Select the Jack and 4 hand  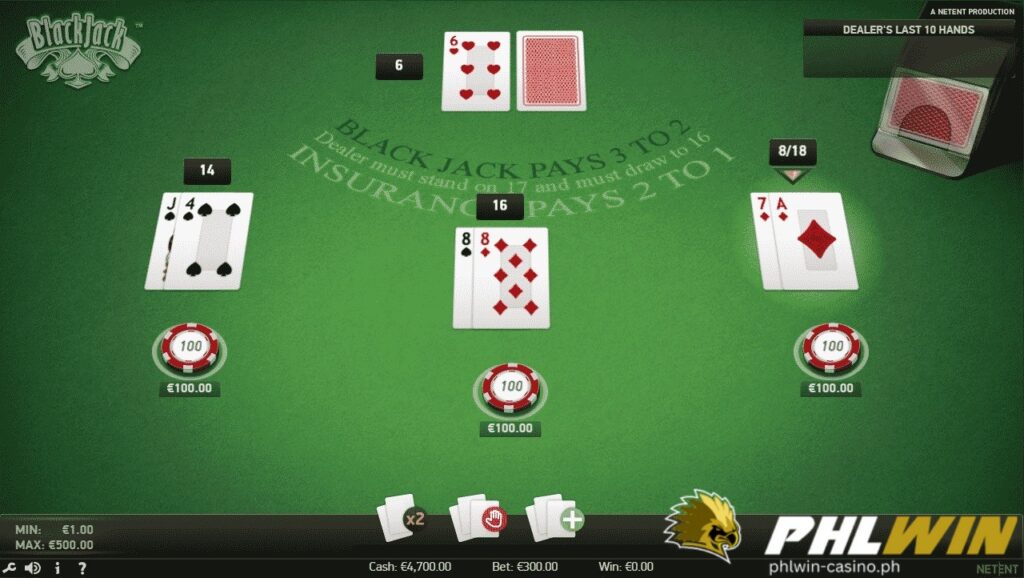(200, 241)
